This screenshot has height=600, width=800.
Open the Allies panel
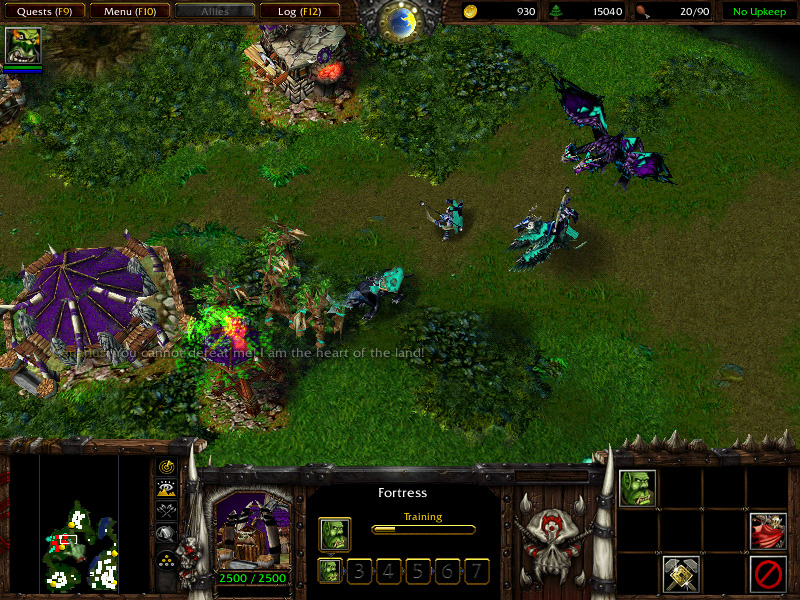point(214,12)
